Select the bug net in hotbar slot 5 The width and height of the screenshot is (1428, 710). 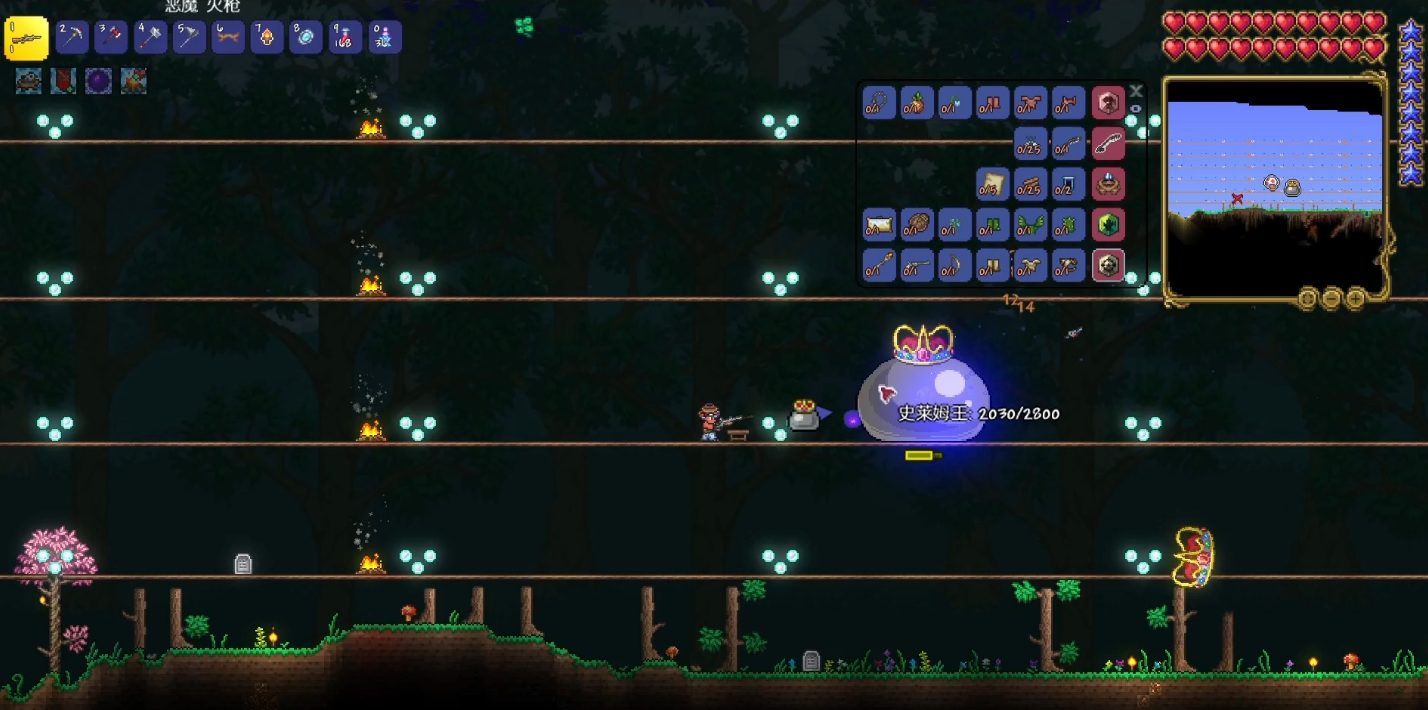(x=189, y=38)
